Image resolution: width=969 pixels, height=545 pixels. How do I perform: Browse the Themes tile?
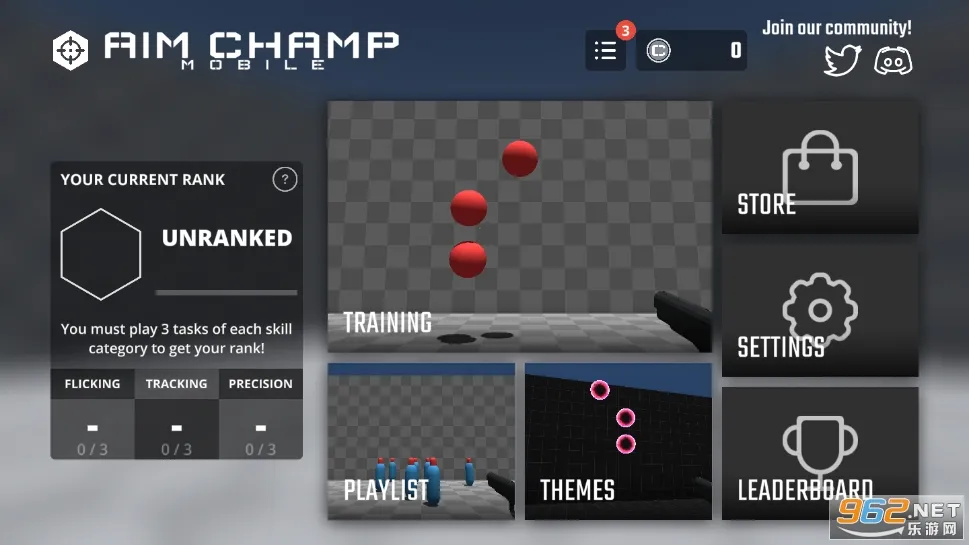click(x=618, y=441)
